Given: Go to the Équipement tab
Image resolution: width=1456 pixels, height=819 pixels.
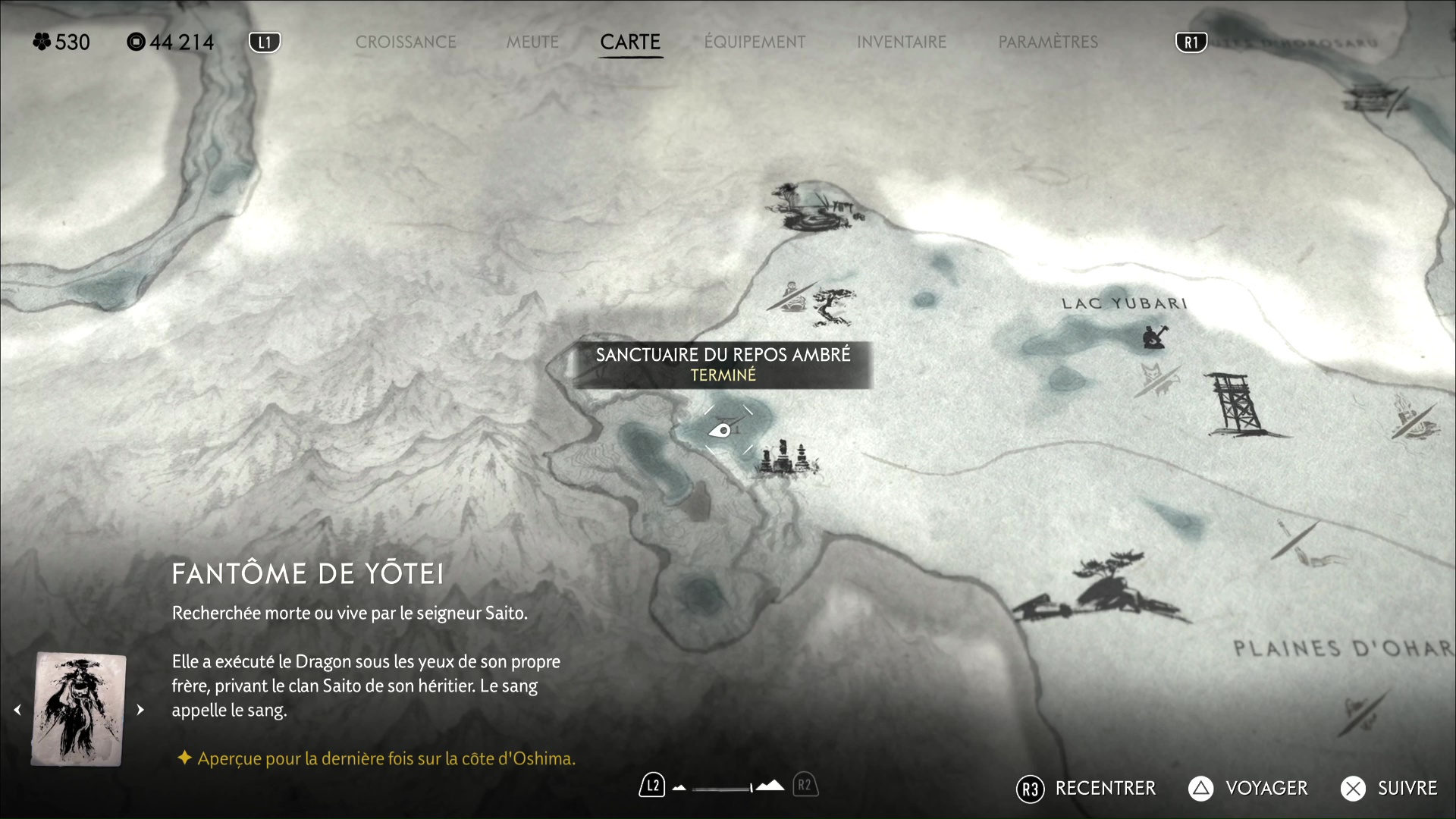Looking at the screenshot, I should pyautogui.click(x=755, y=42).
